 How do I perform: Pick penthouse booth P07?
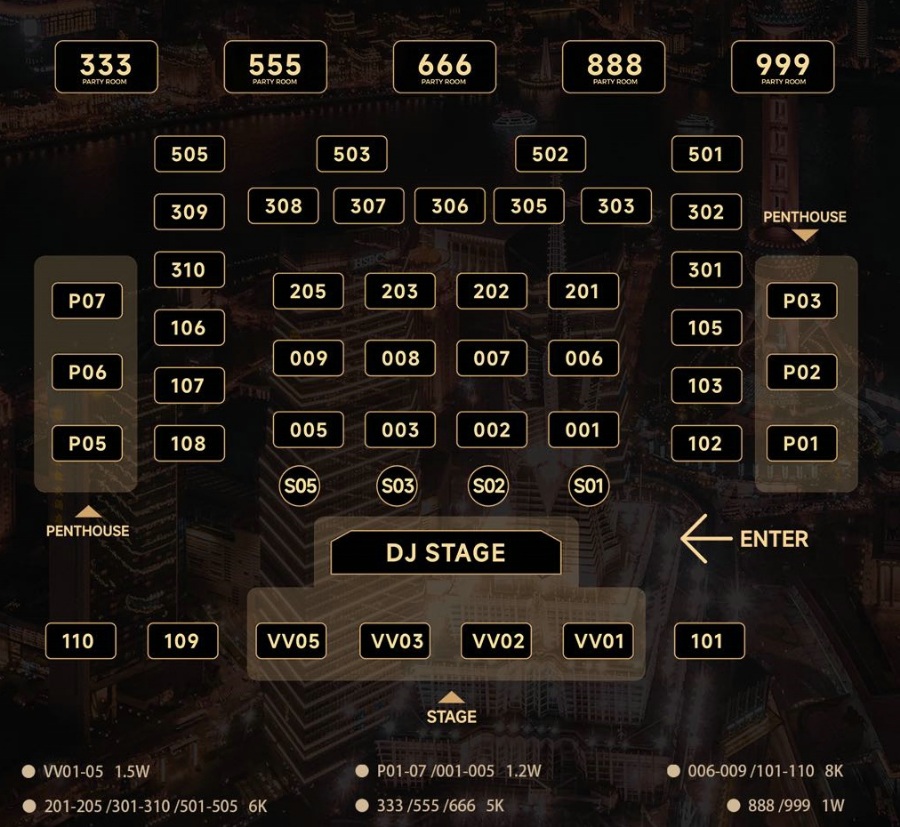87,301
